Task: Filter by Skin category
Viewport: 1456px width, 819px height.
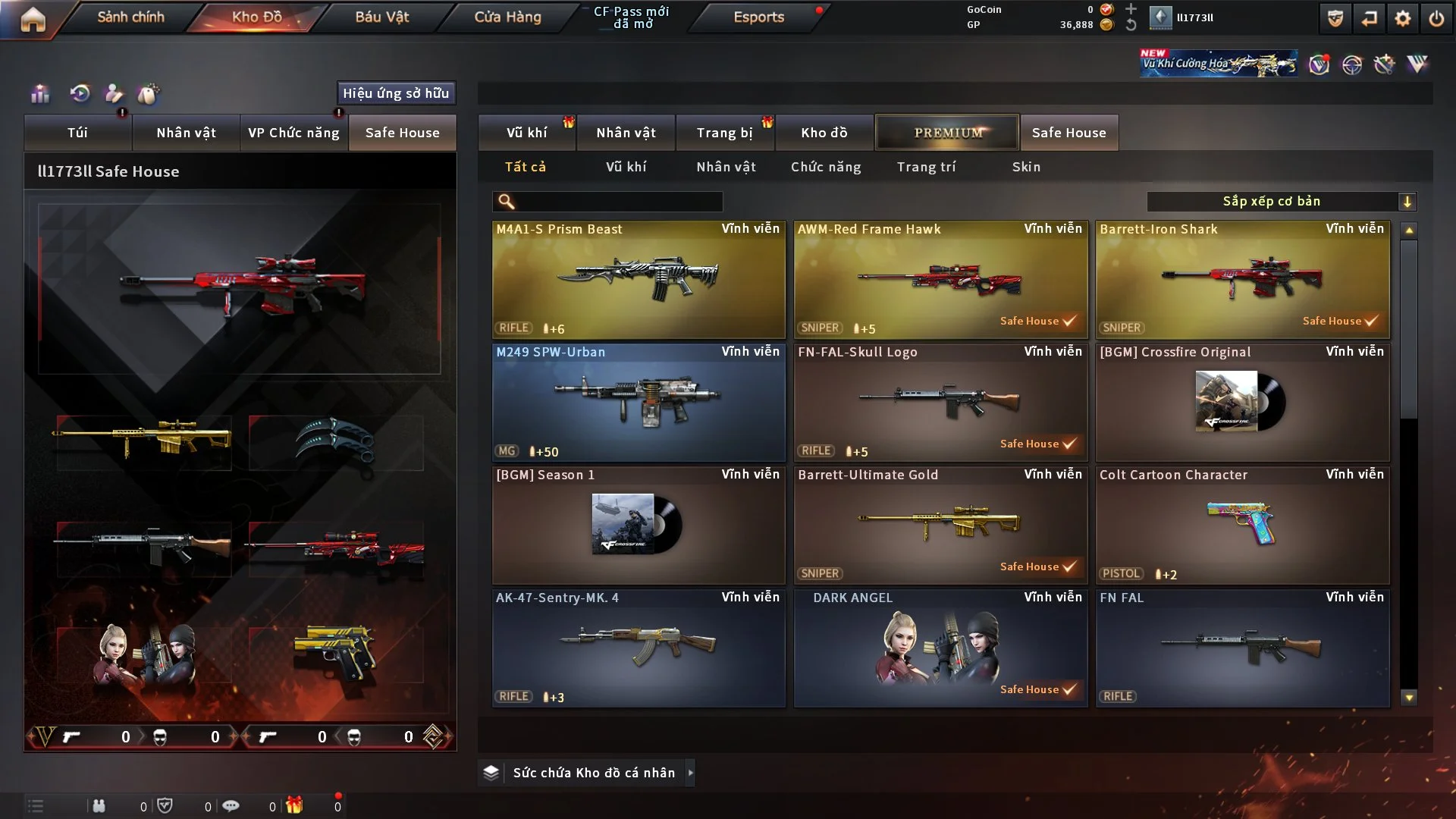Action: pyautogui.click(x=1026, y=167)
